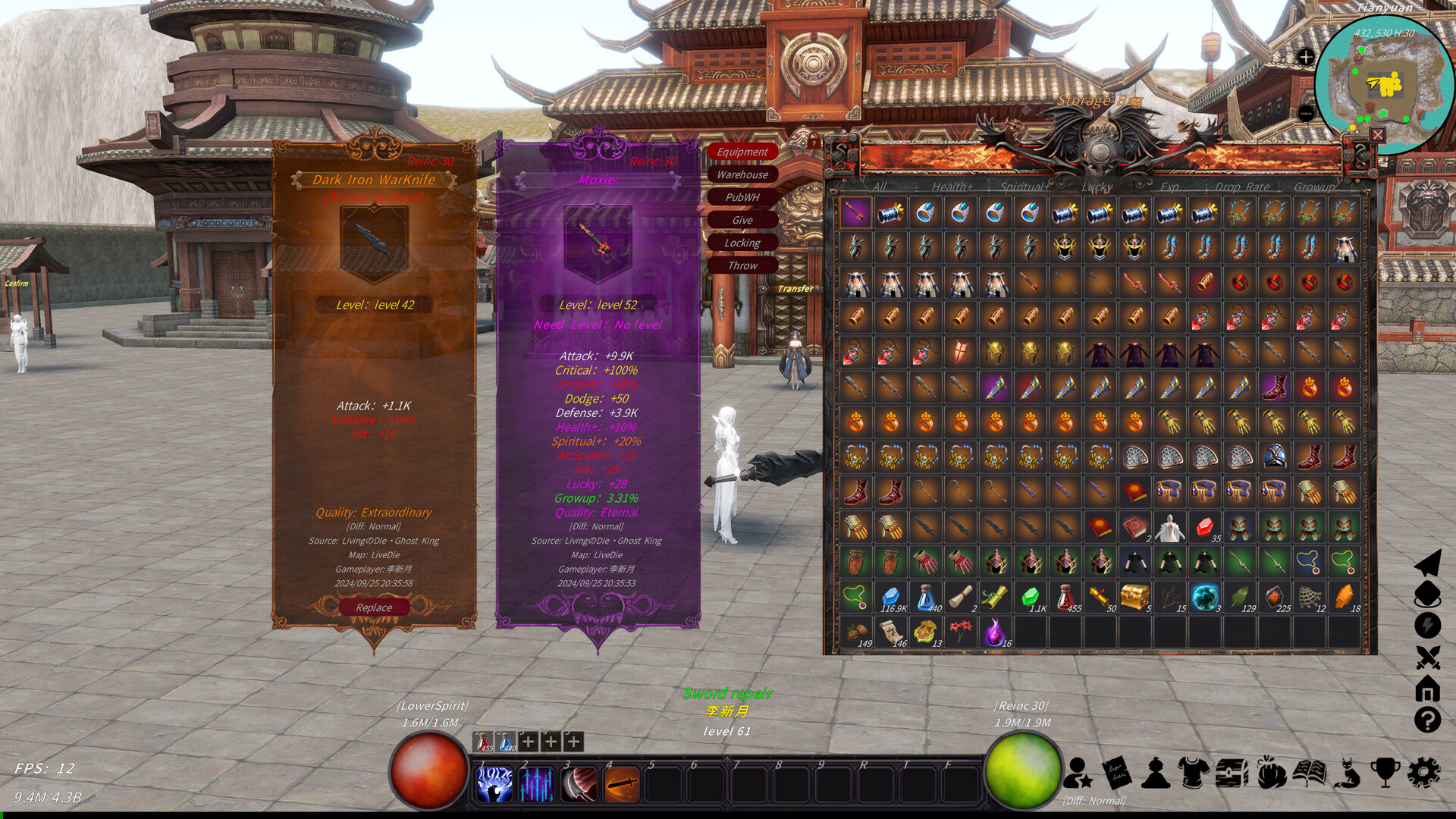1456x819 pixels.
Task: Filter the bag by Drop Rate
Action: click(x=1242, y=187)
